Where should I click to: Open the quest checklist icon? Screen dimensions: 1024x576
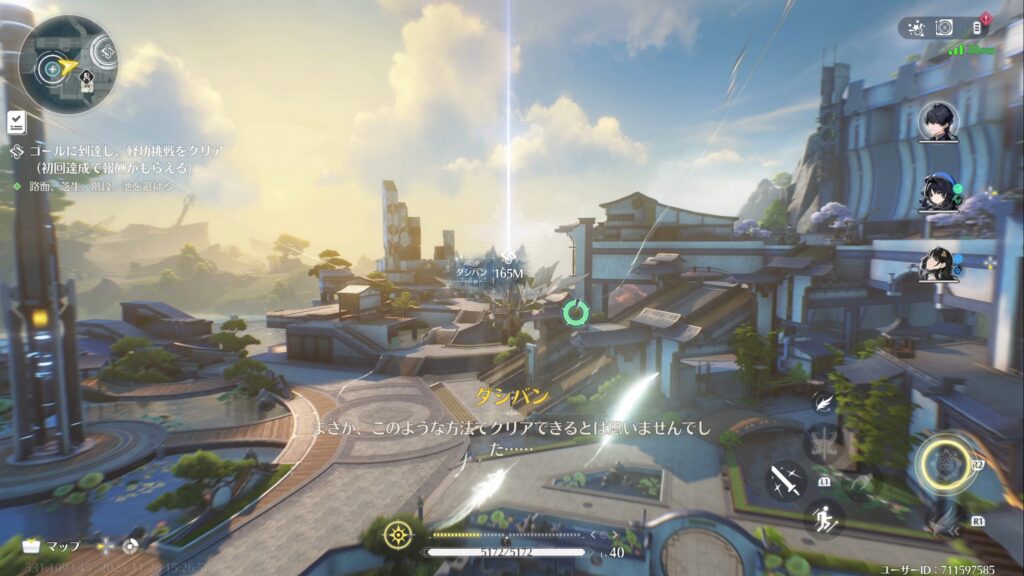[17, 122]
